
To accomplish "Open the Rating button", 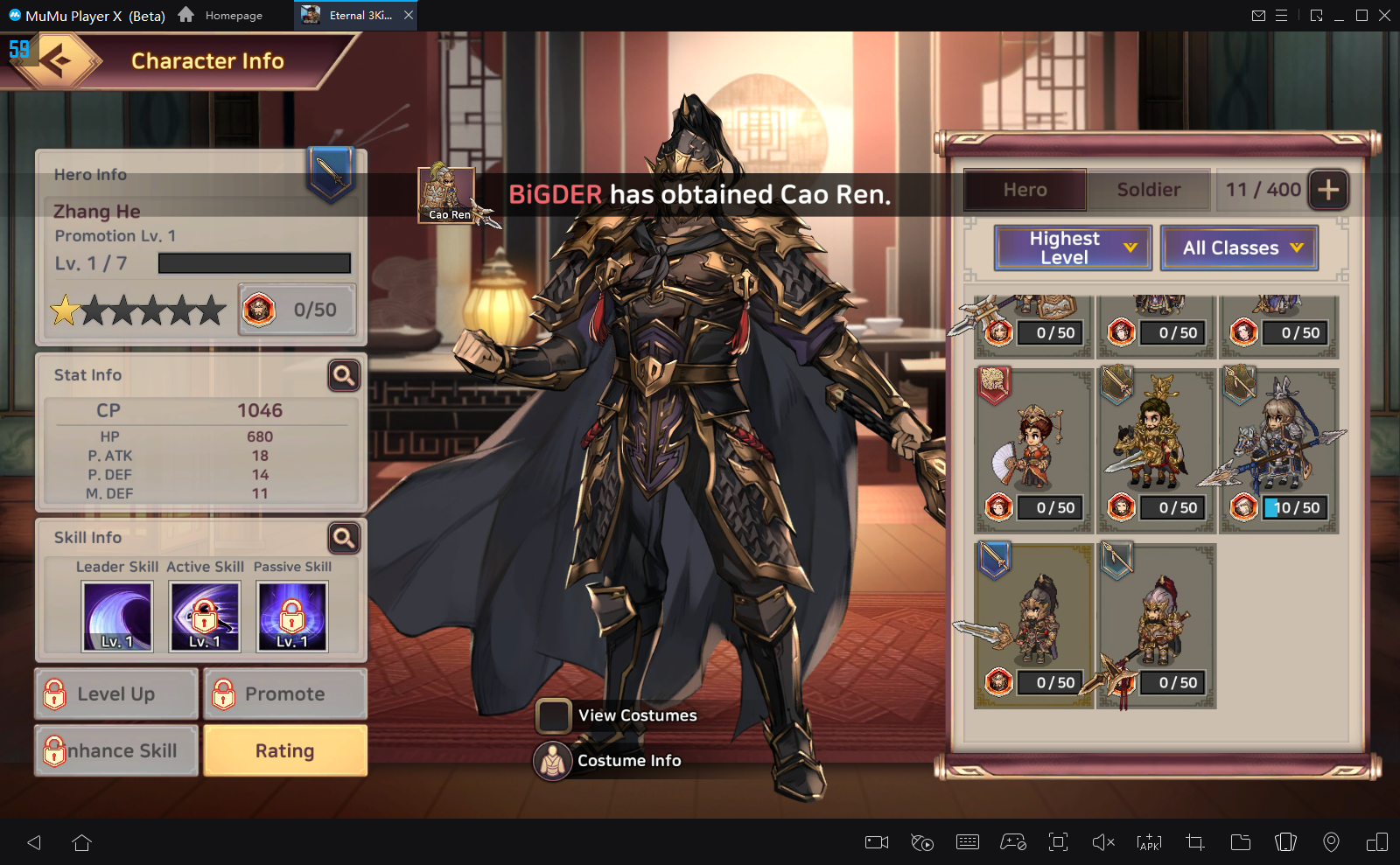I will pos(285,750).
